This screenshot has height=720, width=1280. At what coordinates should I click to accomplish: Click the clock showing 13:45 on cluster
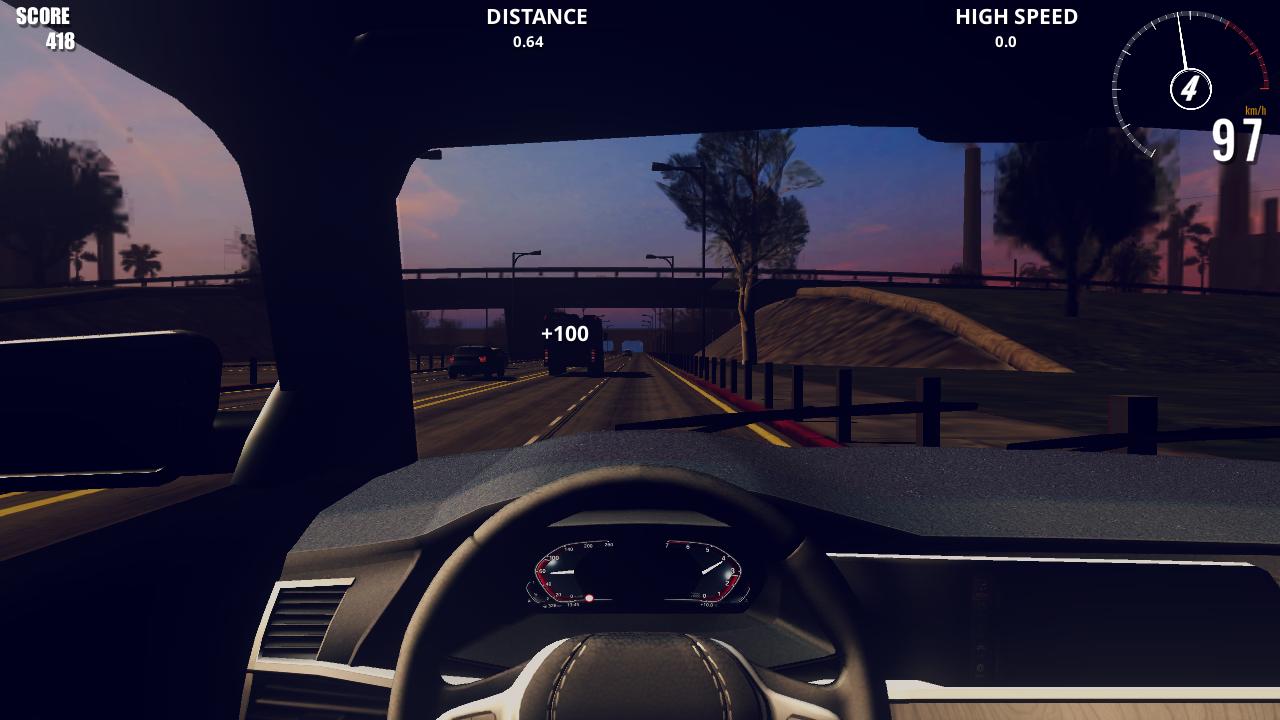(x=572, y=604)
